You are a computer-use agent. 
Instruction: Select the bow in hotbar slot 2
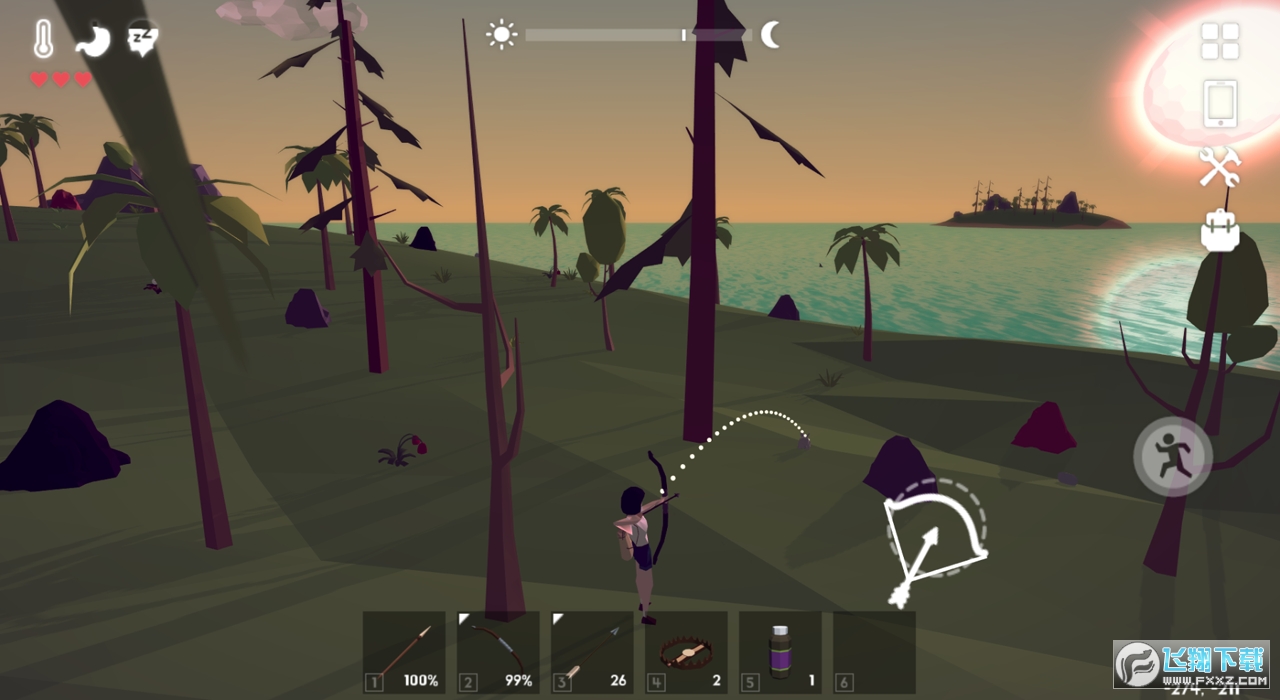point(498,652)
